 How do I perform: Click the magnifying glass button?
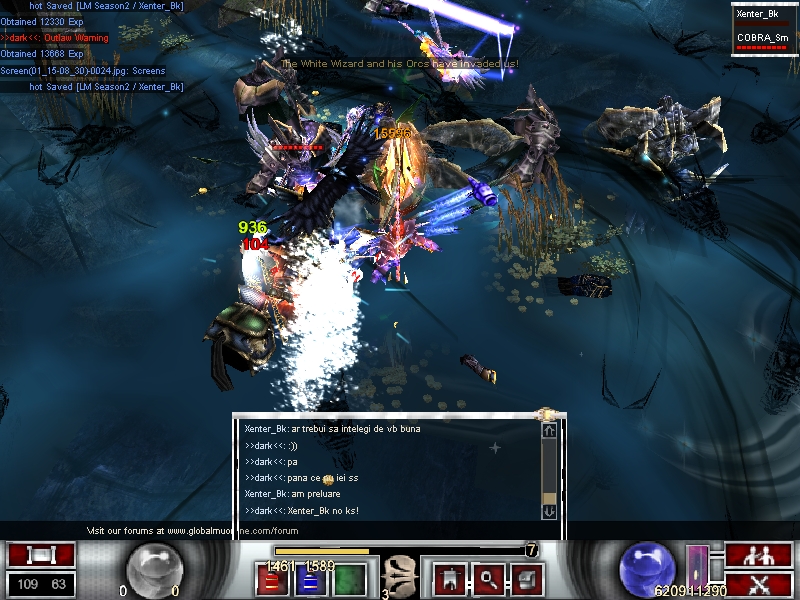(x=488, y=578)
